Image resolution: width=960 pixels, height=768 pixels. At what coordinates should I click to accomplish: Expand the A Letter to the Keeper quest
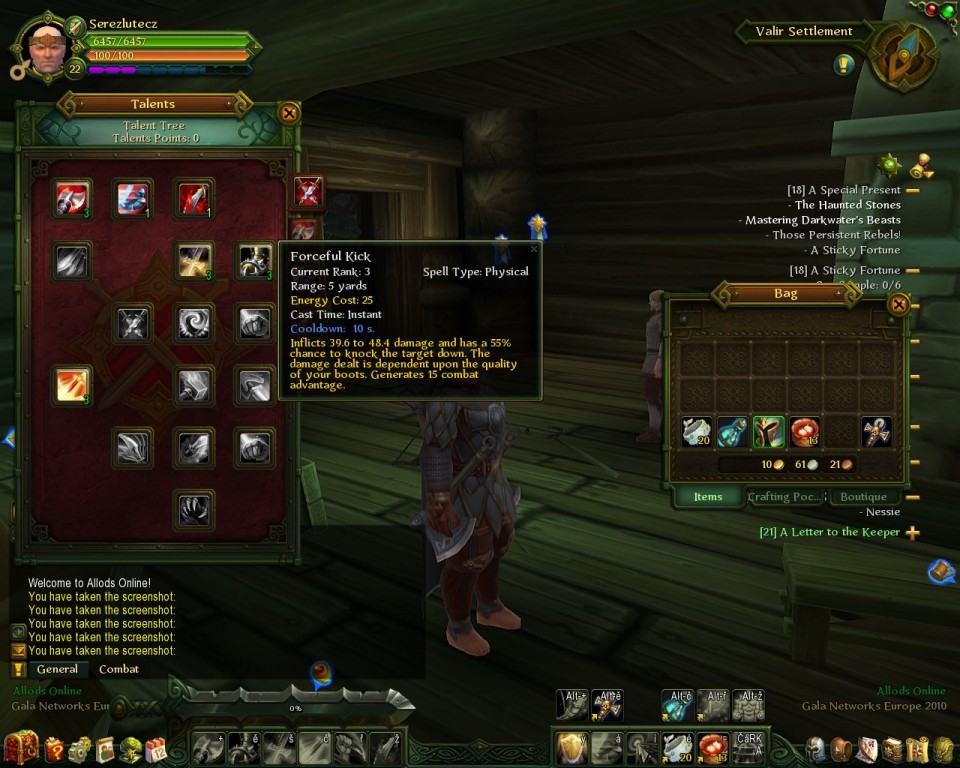(912, 533)
